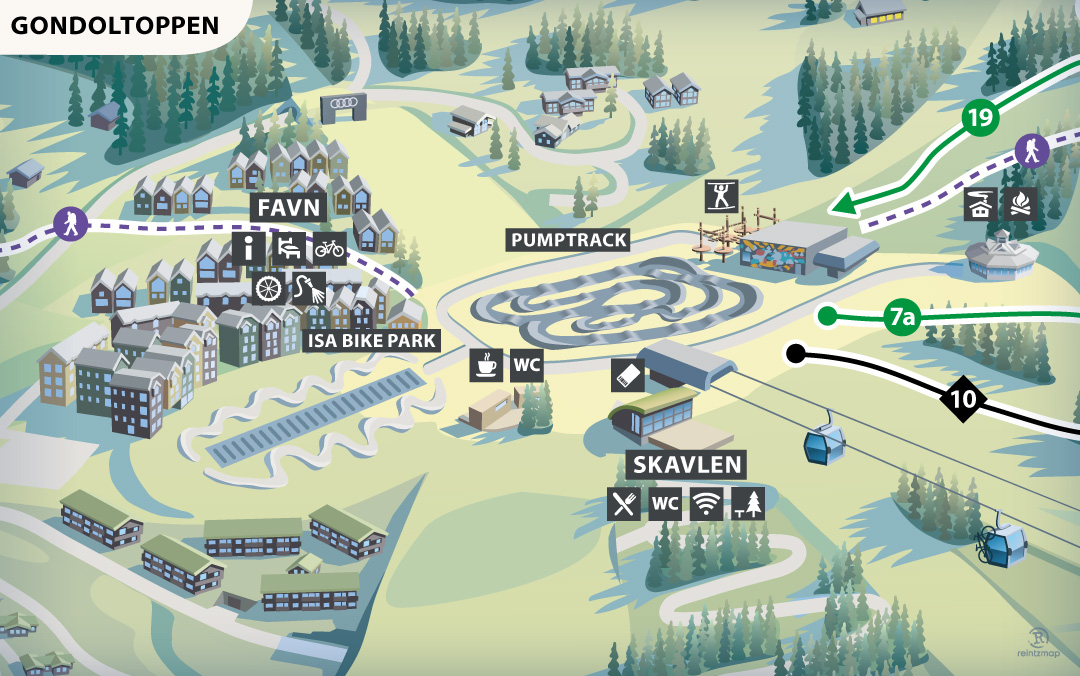Select the green trail 19 marker
The image size is (1080, 676).
(x=982, y=118)
